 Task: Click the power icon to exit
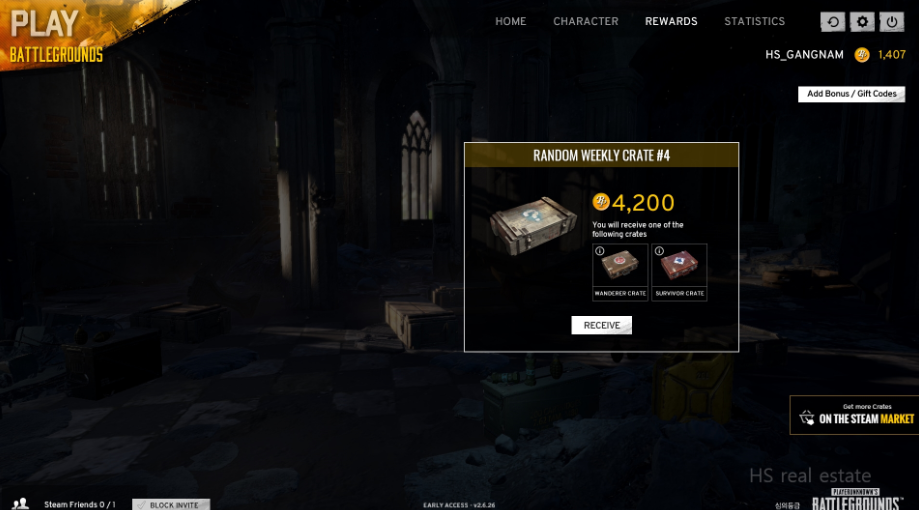point(890,22)
